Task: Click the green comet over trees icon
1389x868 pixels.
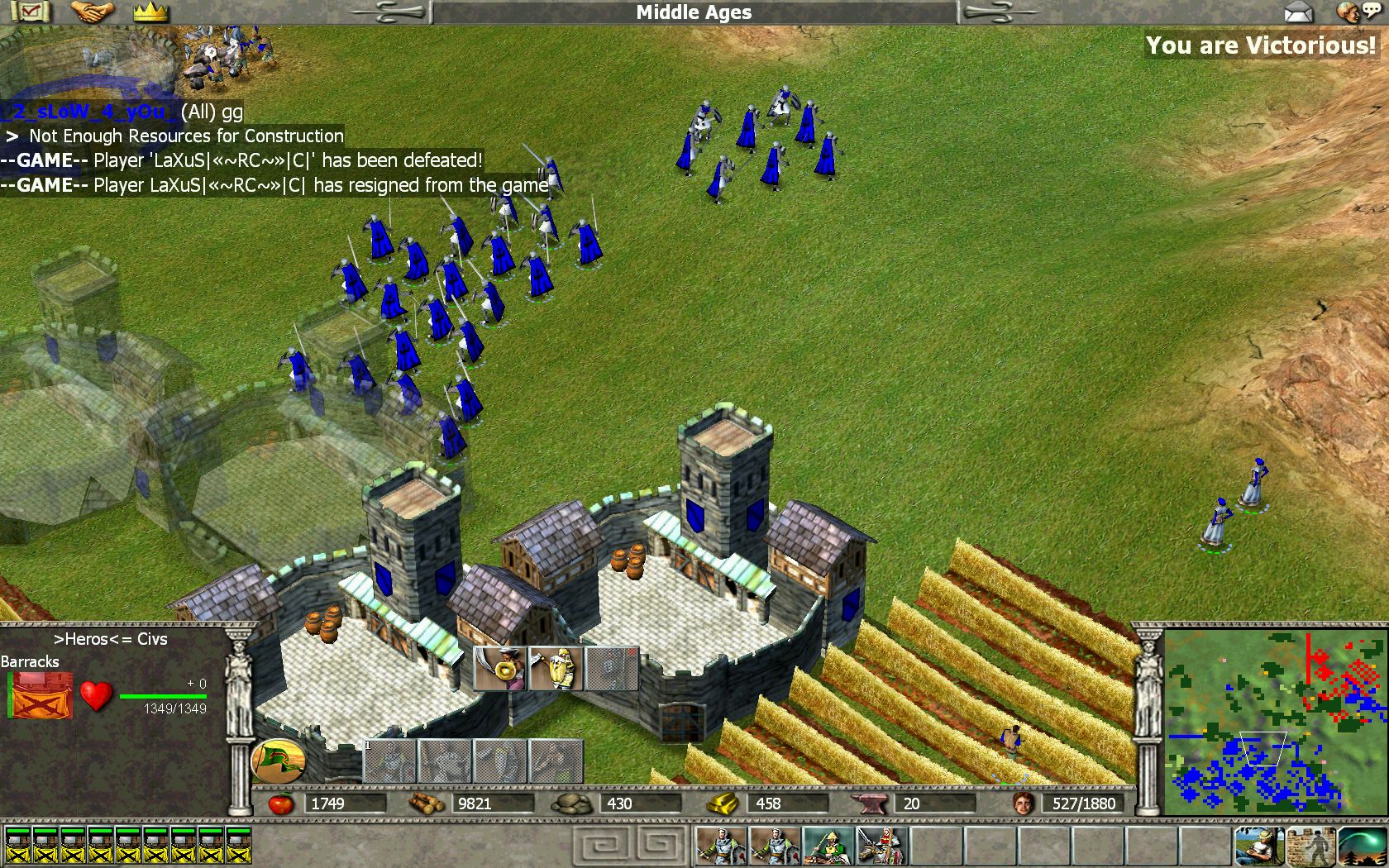Action: (x=1362, y=845)
